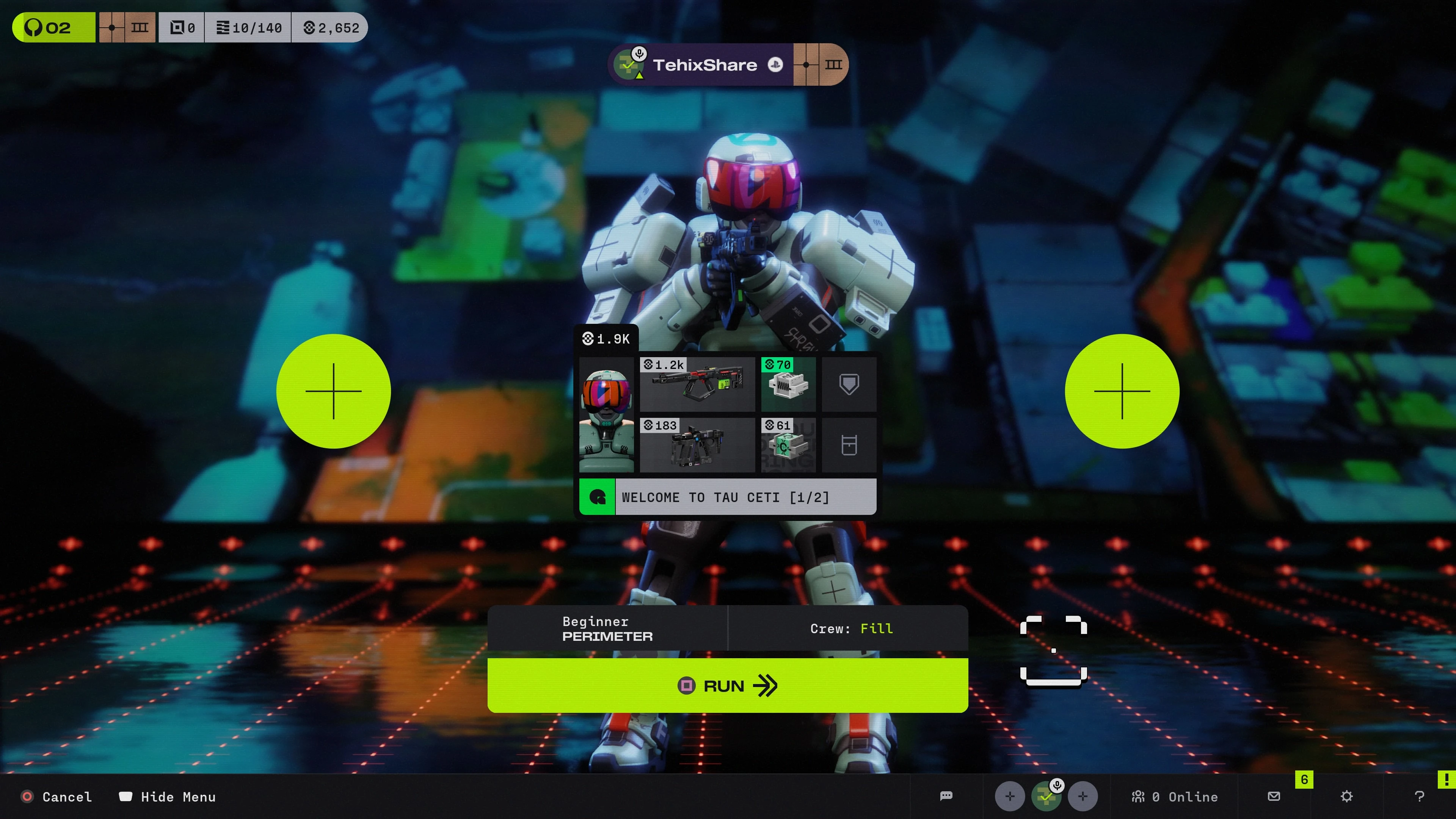Toggle the scan frame icon beside RUN

pyautogui.click(x=1053, y=651)
